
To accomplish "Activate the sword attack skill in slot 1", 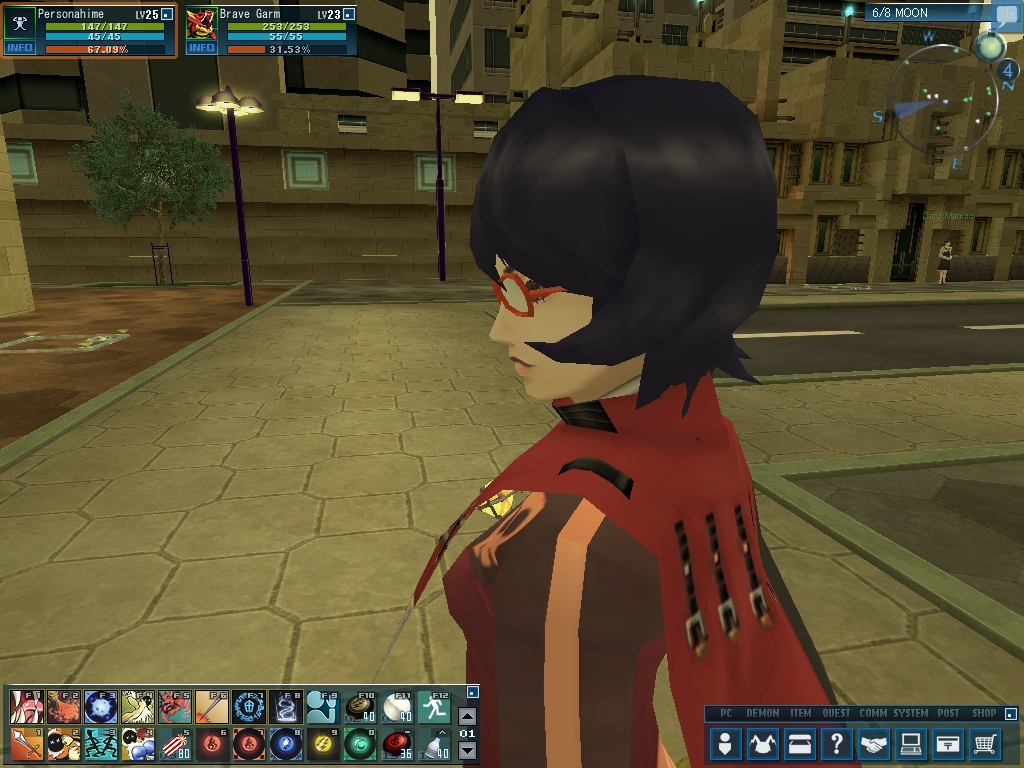I will [27, 744].
